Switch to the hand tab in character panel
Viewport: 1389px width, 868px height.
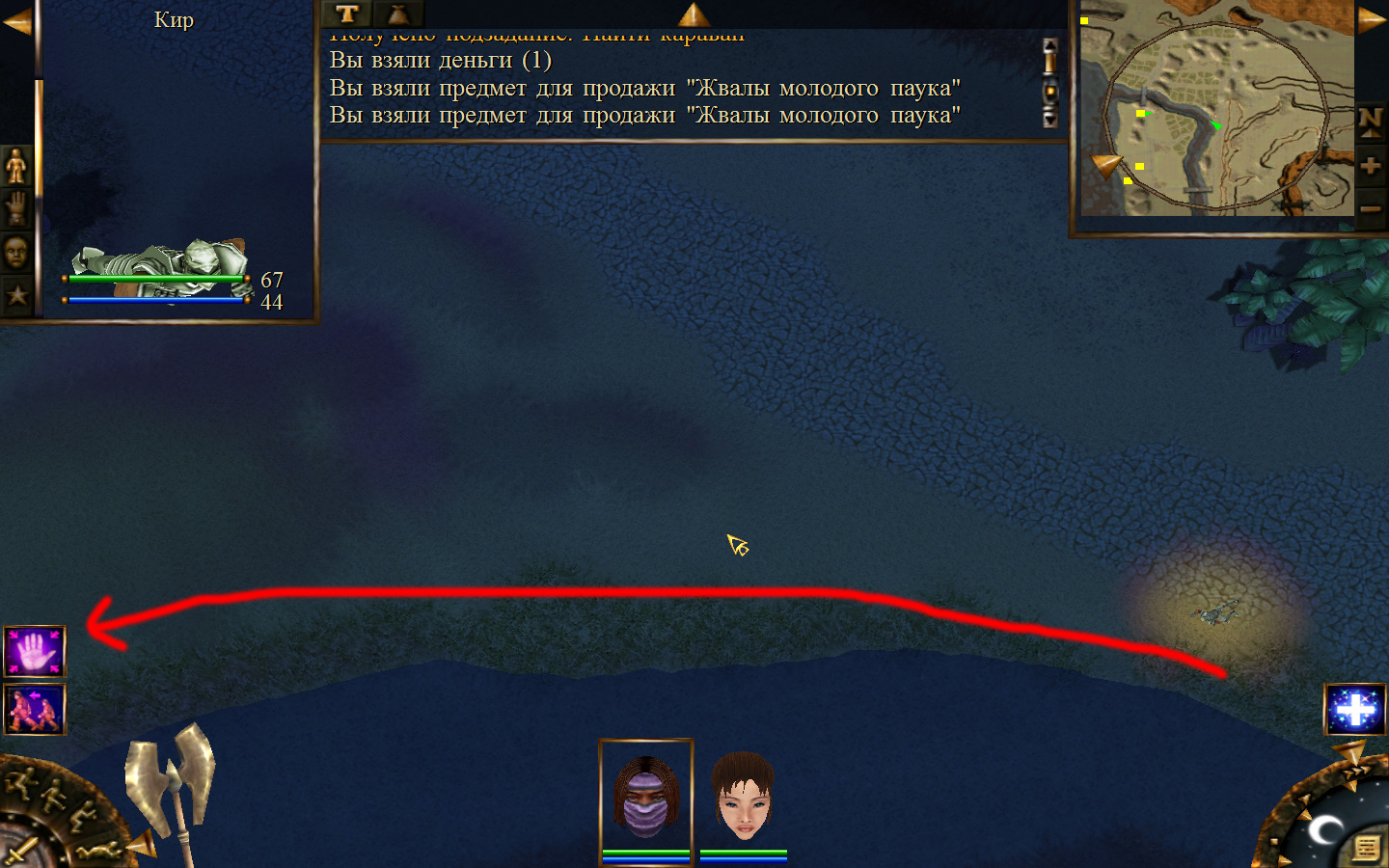tap(16, 208)
